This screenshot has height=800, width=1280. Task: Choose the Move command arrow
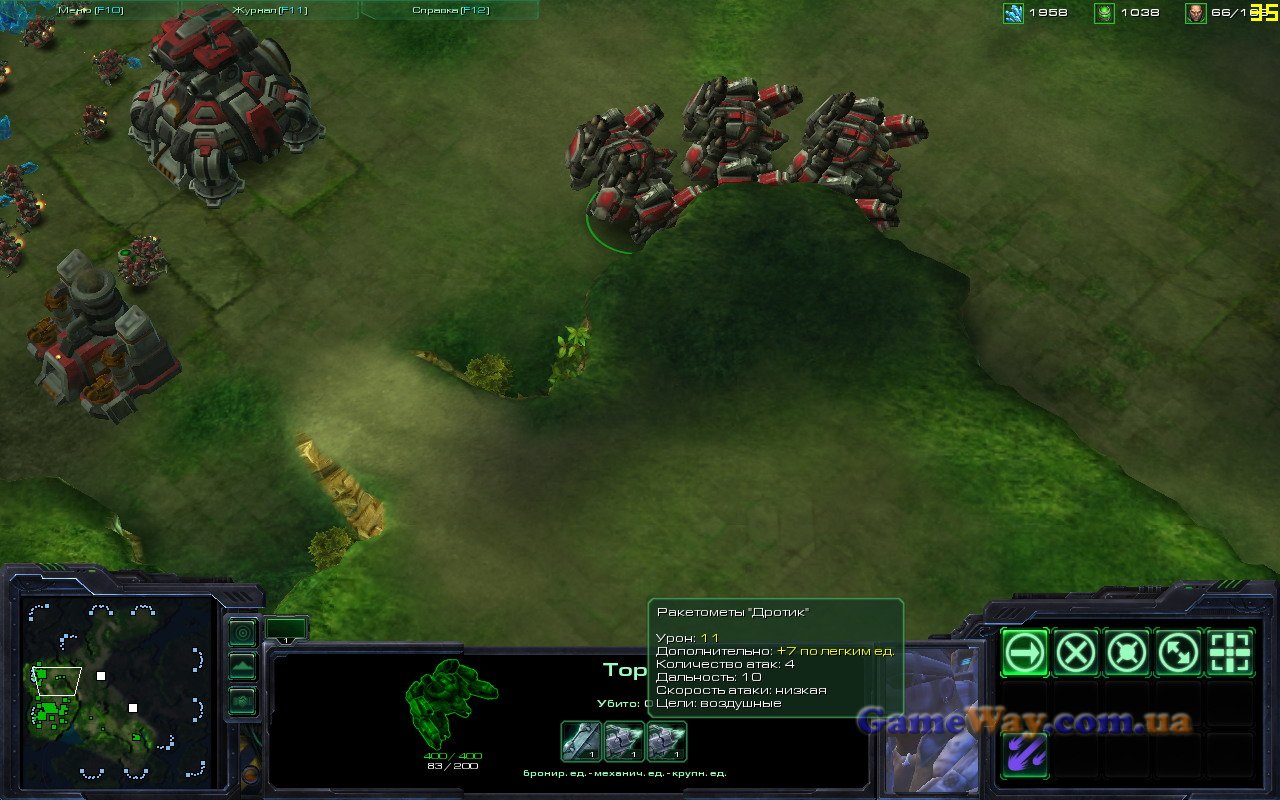(1025, 653)
